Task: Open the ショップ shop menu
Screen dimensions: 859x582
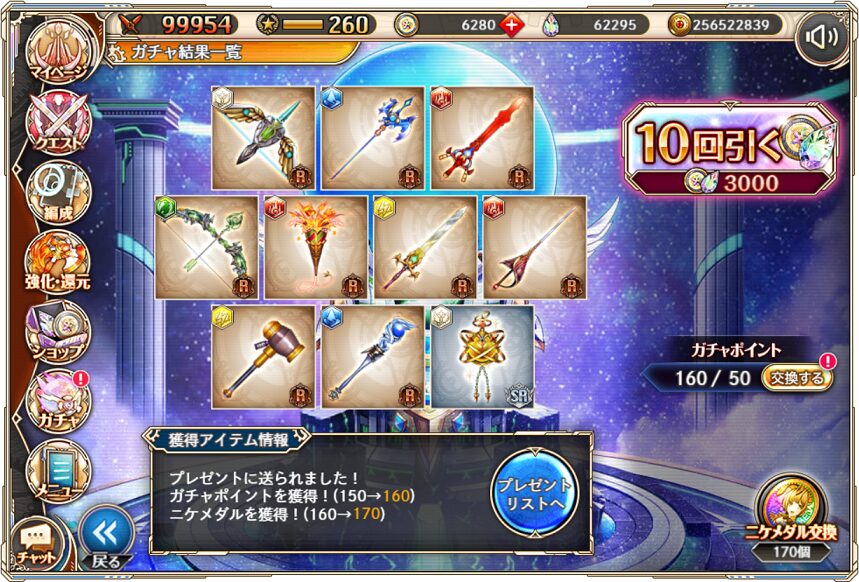Action: (x=58, y=332)
